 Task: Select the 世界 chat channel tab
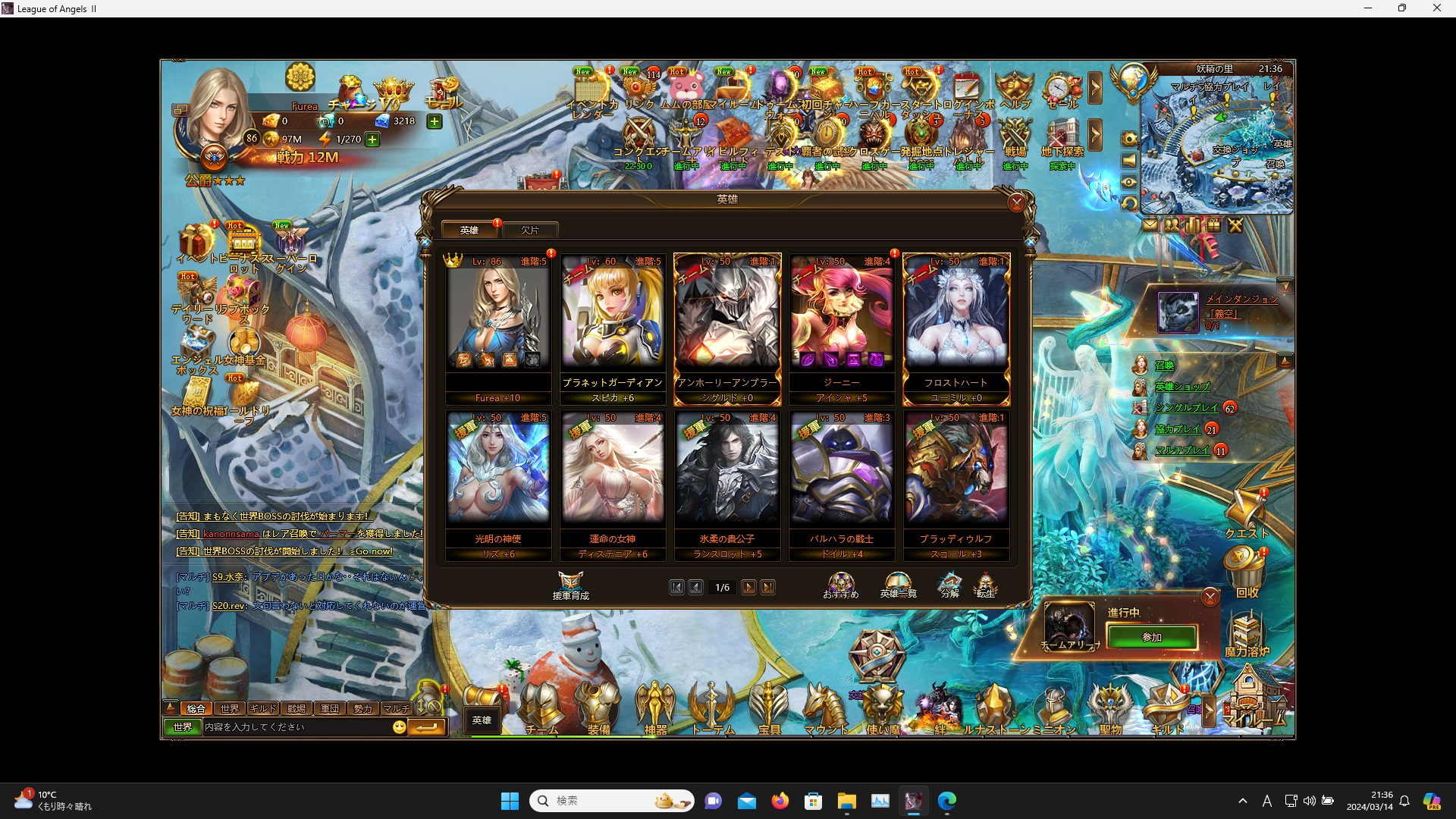coord(228,708)
